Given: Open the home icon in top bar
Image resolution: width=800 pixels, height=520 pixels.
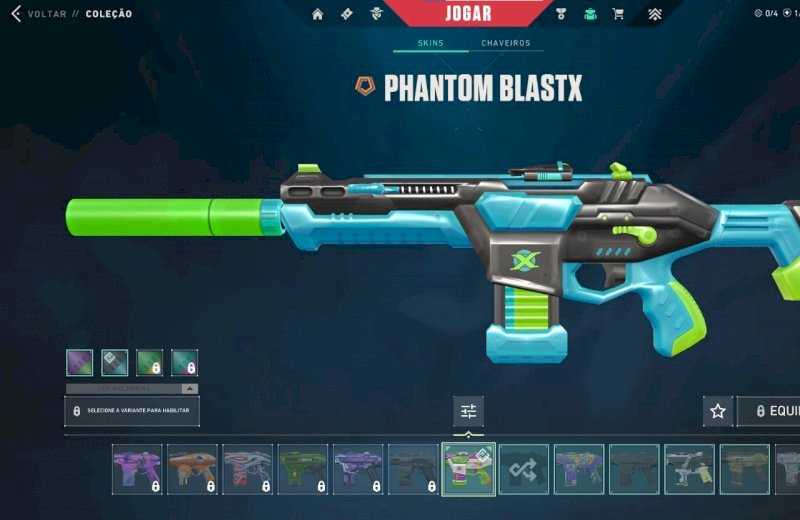Looking at the screenshot, I should tap(318, 14).
